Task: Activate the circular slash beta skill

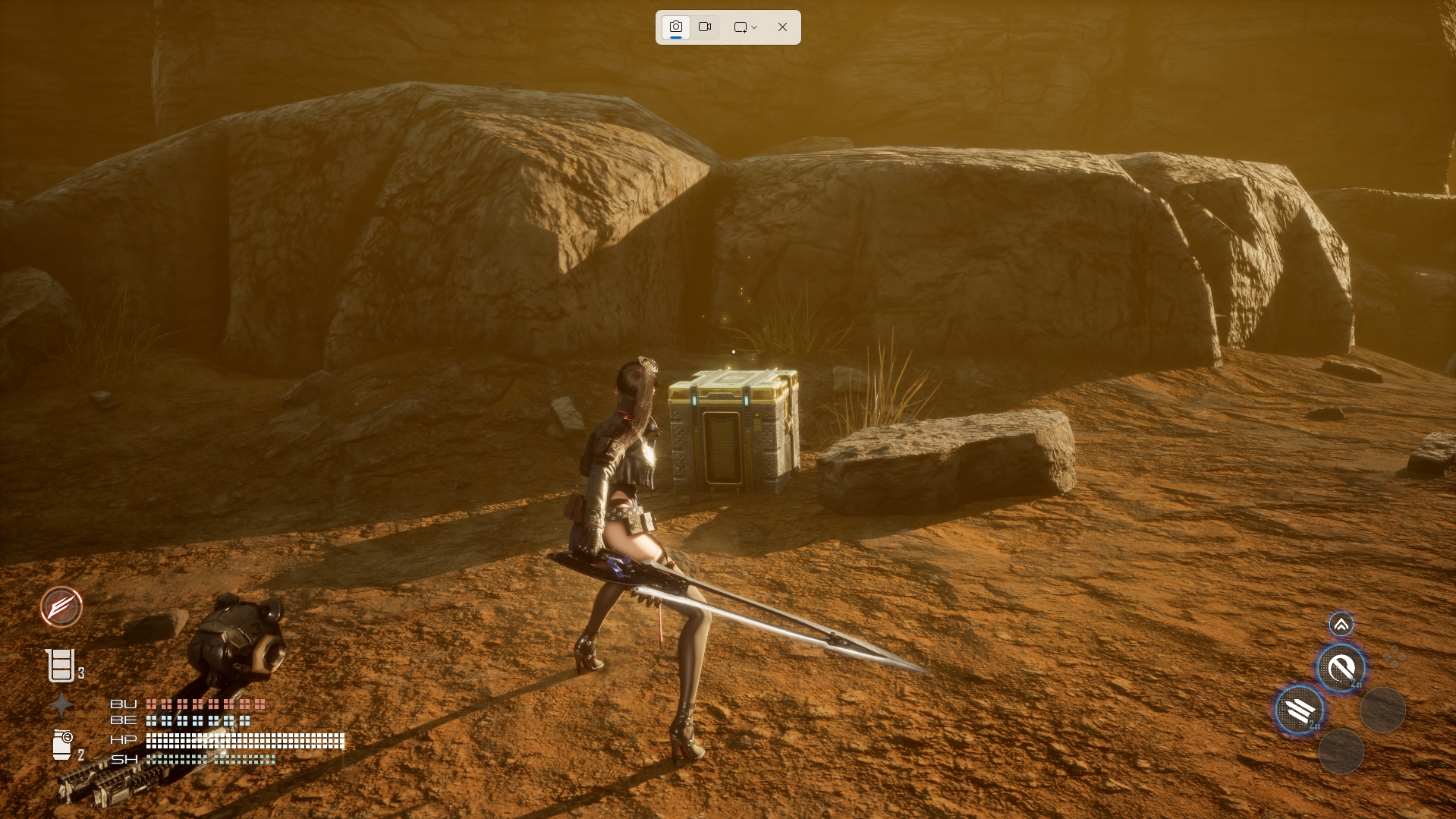Action: pyautogui.click(x=1341, y=668)
